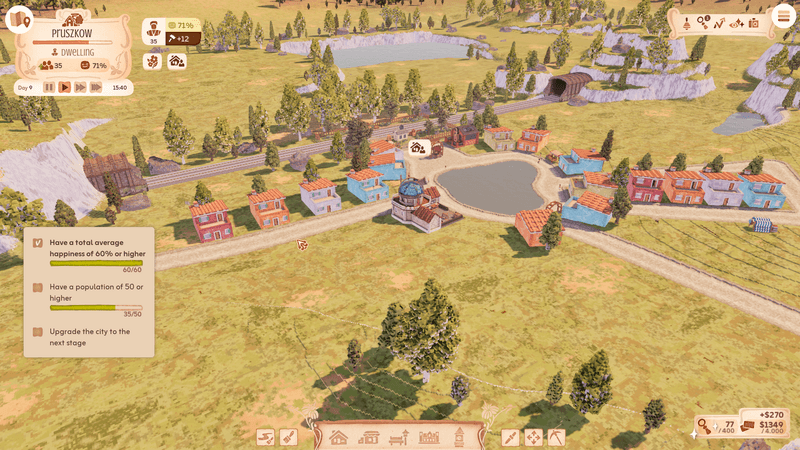
Task: Set game speed to normal play
Action: pos(65,87)
